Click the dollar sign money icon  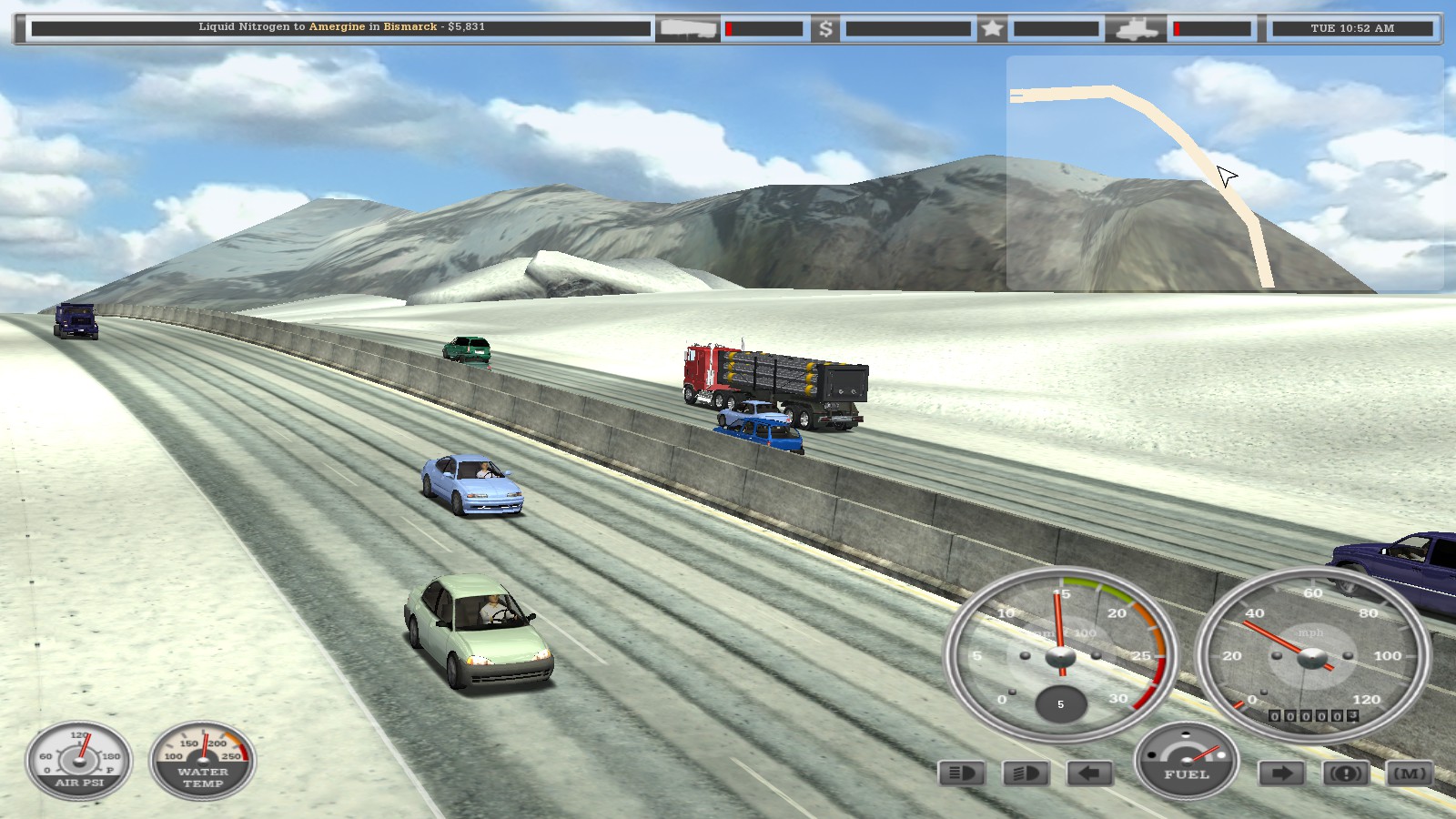(x=824, y=28)
